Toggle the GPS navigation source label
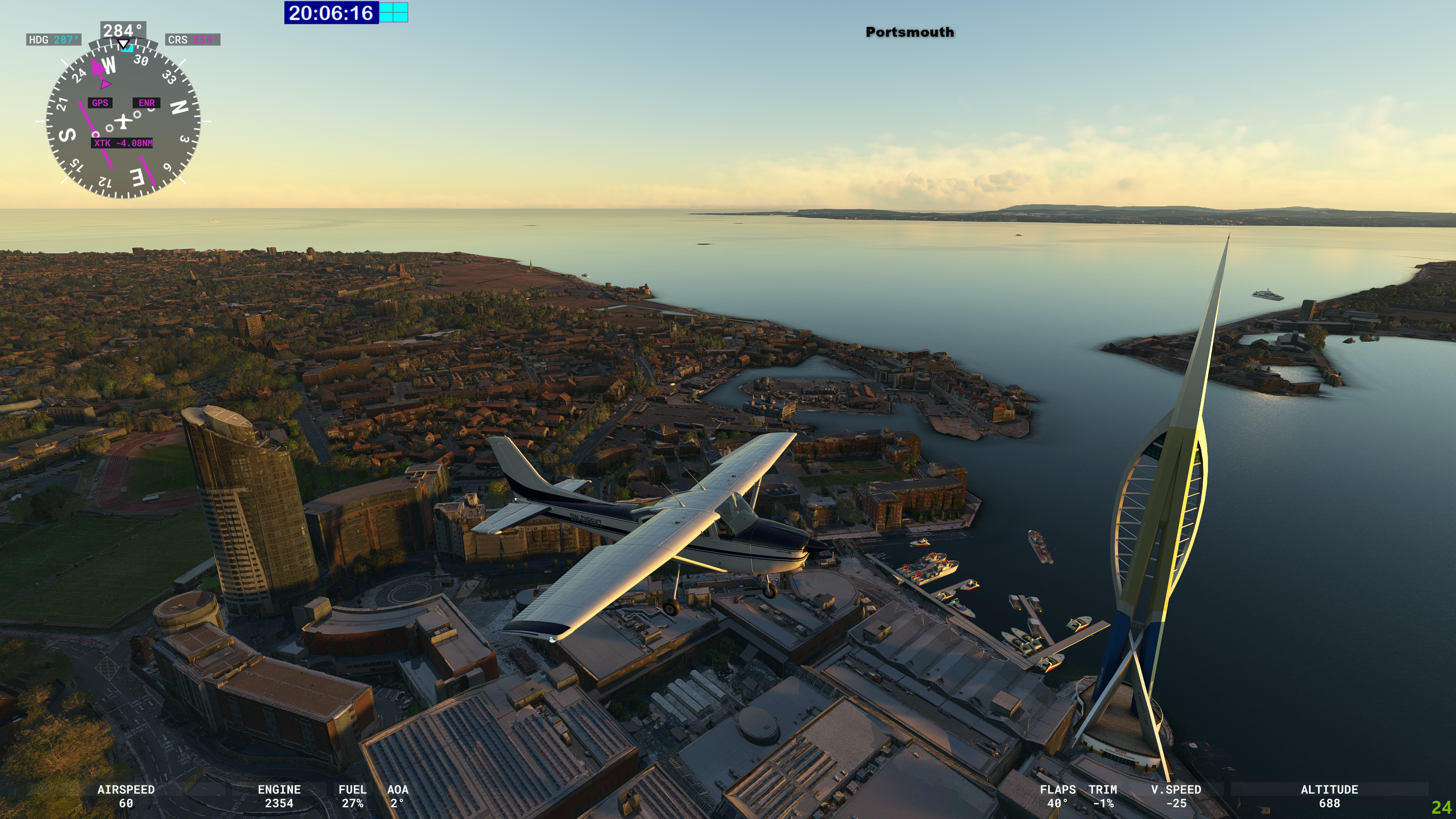 click(100, 103)
